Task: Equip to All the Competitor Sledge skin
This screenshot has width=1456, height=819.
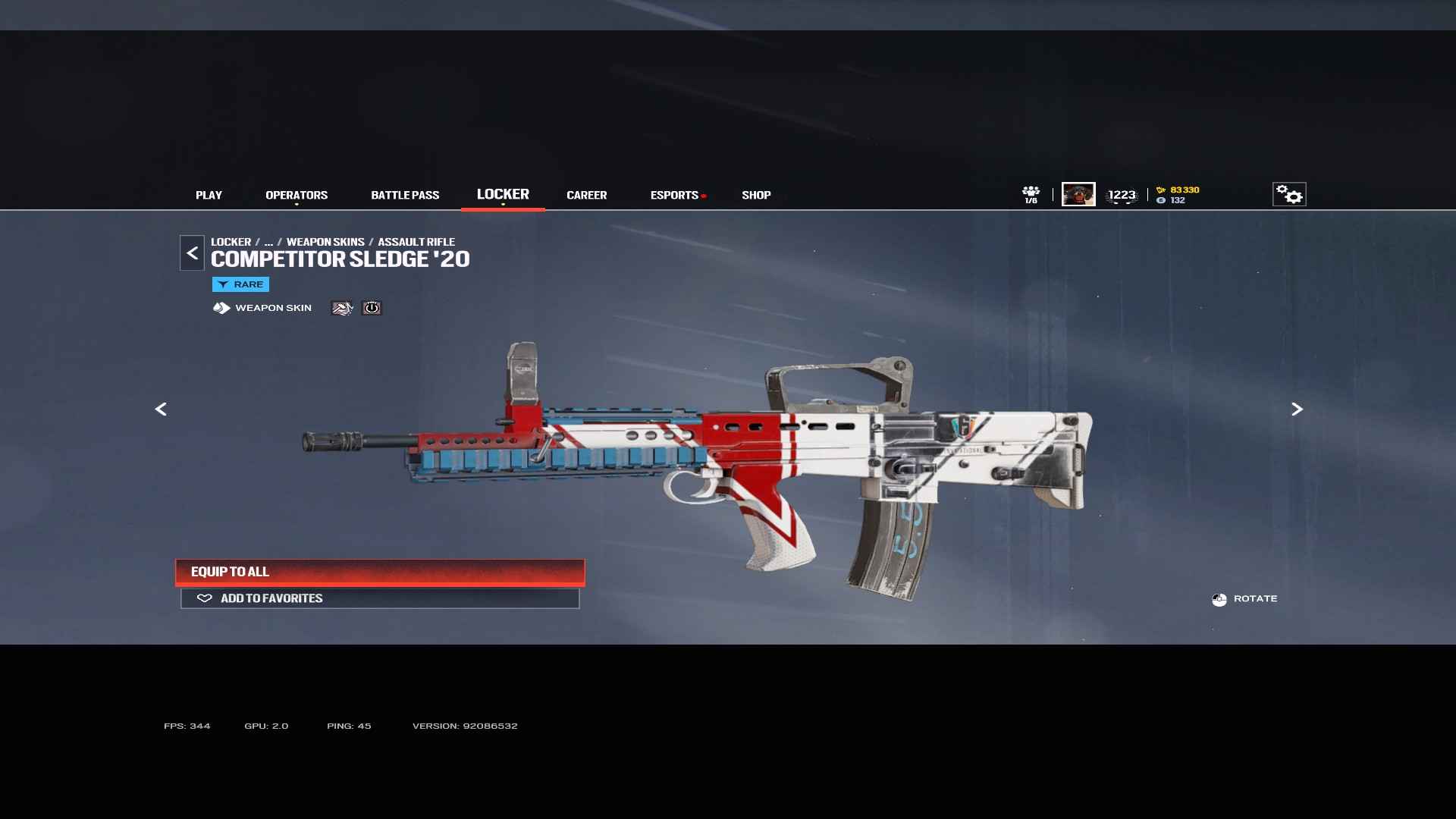Action: tap(380, 572)
